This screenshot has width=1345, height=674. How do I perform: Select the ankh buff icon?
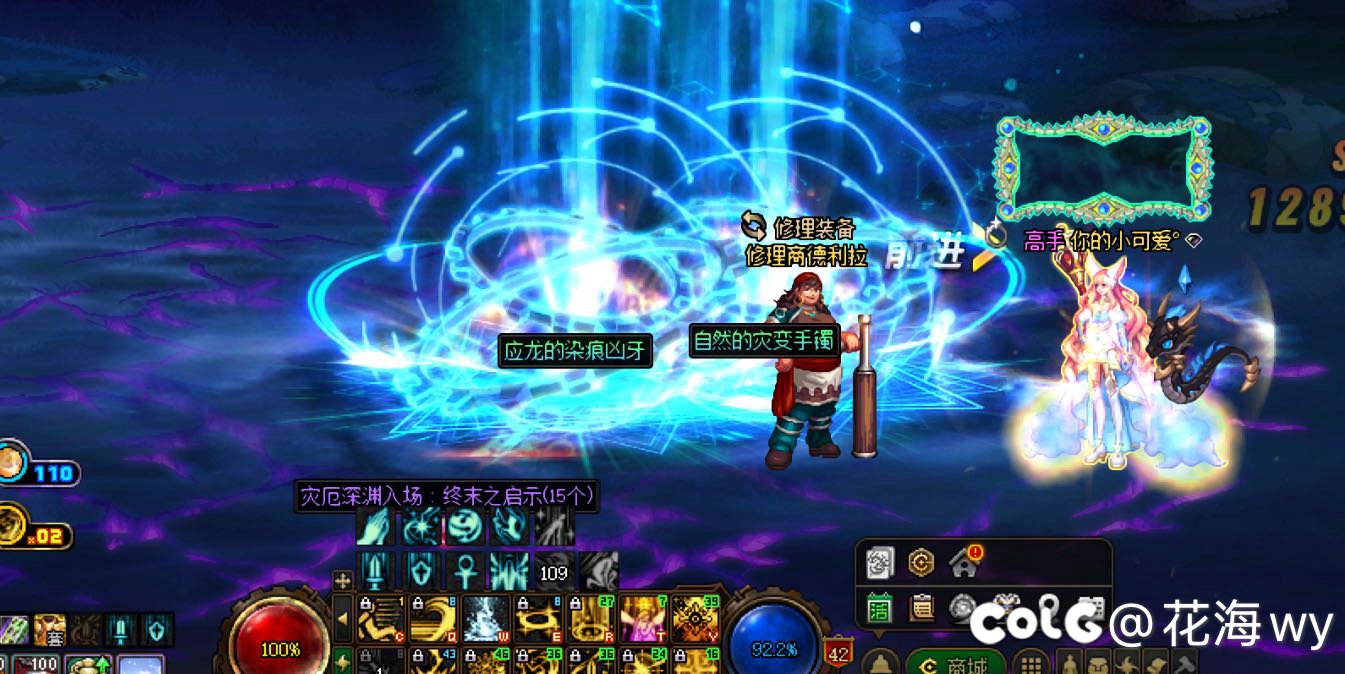(465, 571)
